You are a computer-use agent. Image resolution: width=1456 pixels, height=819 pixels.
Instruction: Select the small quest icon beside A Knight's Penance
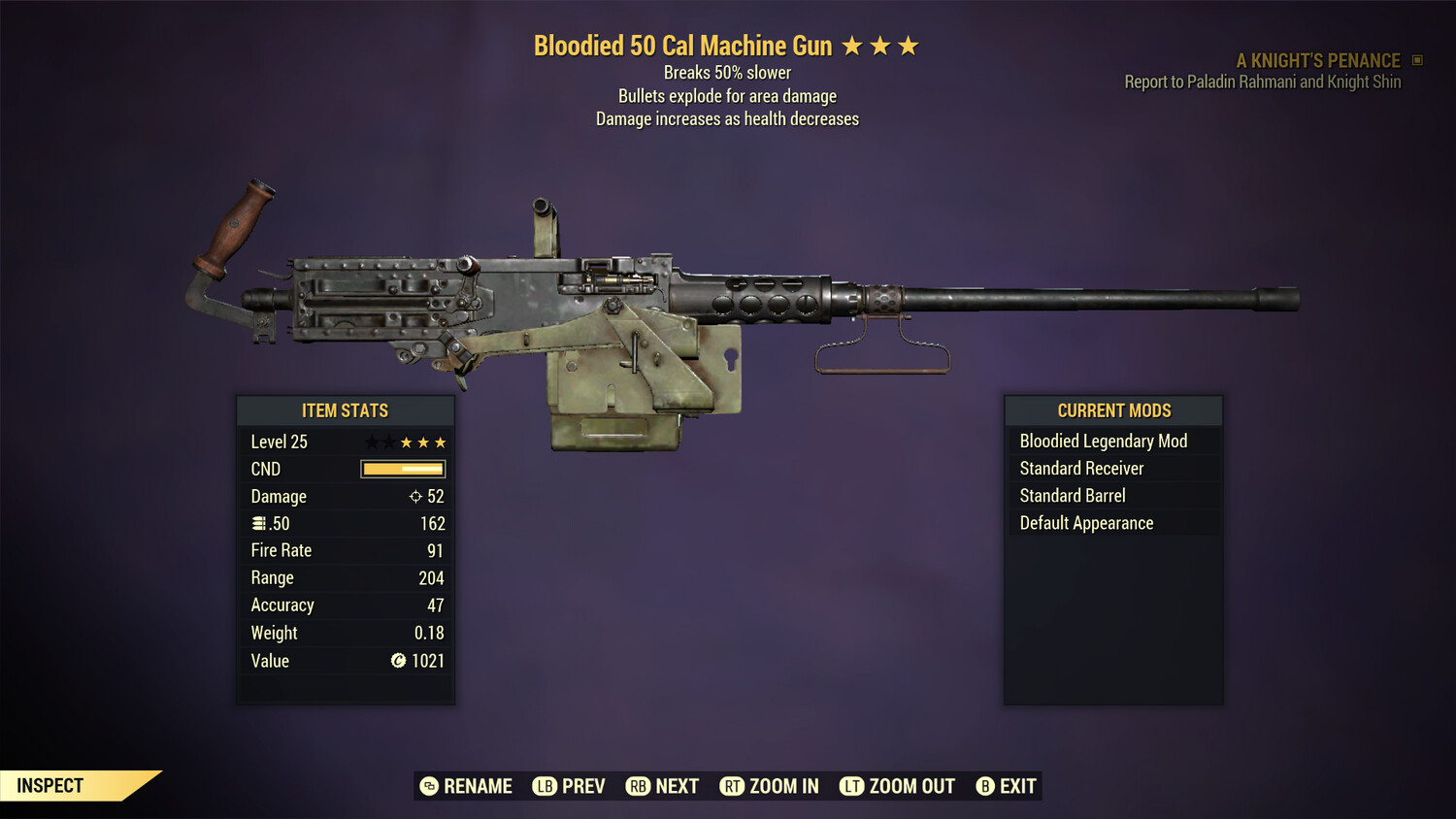point(1416,60)
